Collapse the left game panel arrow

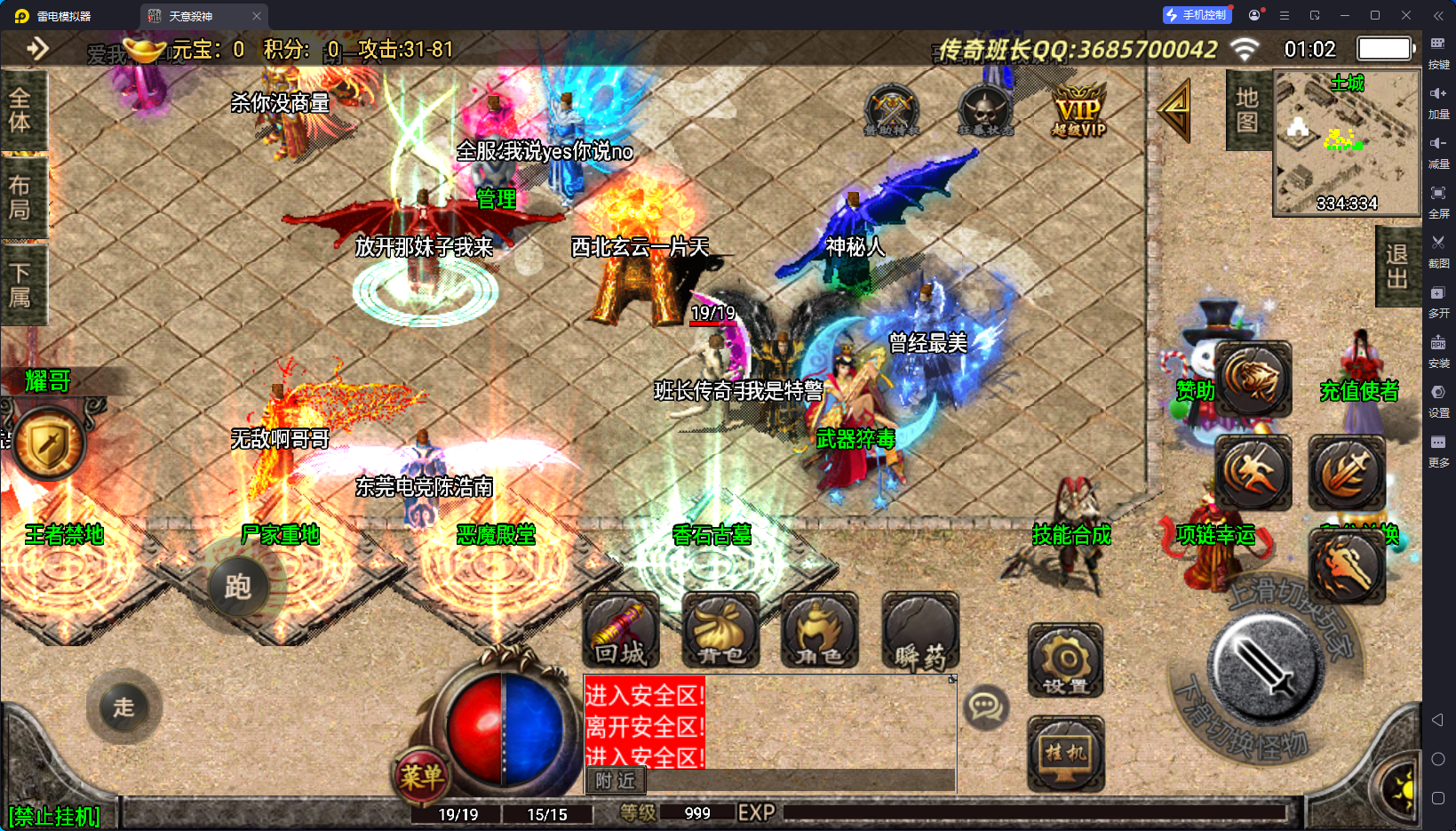[37, 49]
